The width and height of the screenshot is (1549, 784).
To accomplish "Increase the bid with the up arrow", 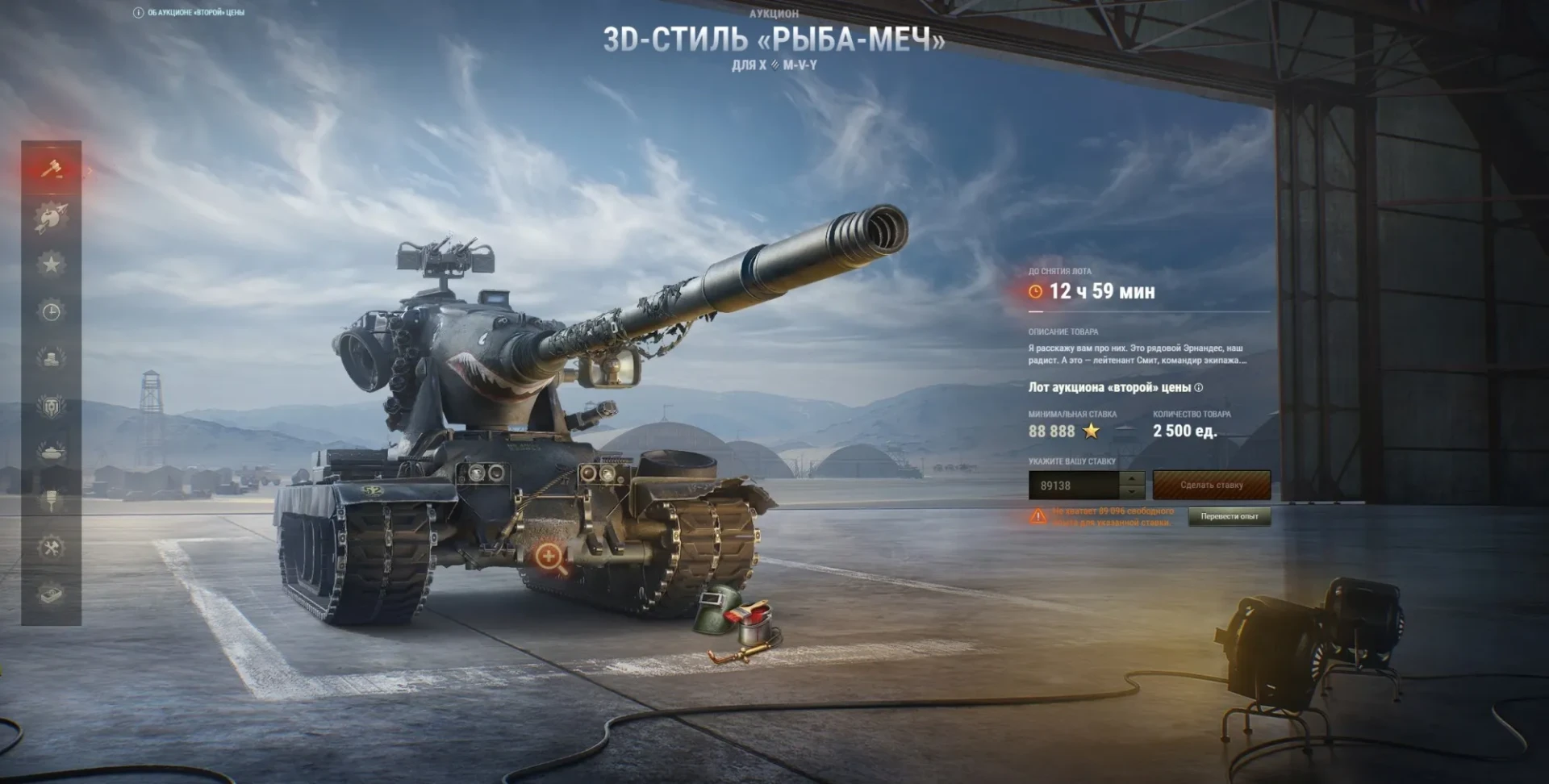I will 1132,478.
